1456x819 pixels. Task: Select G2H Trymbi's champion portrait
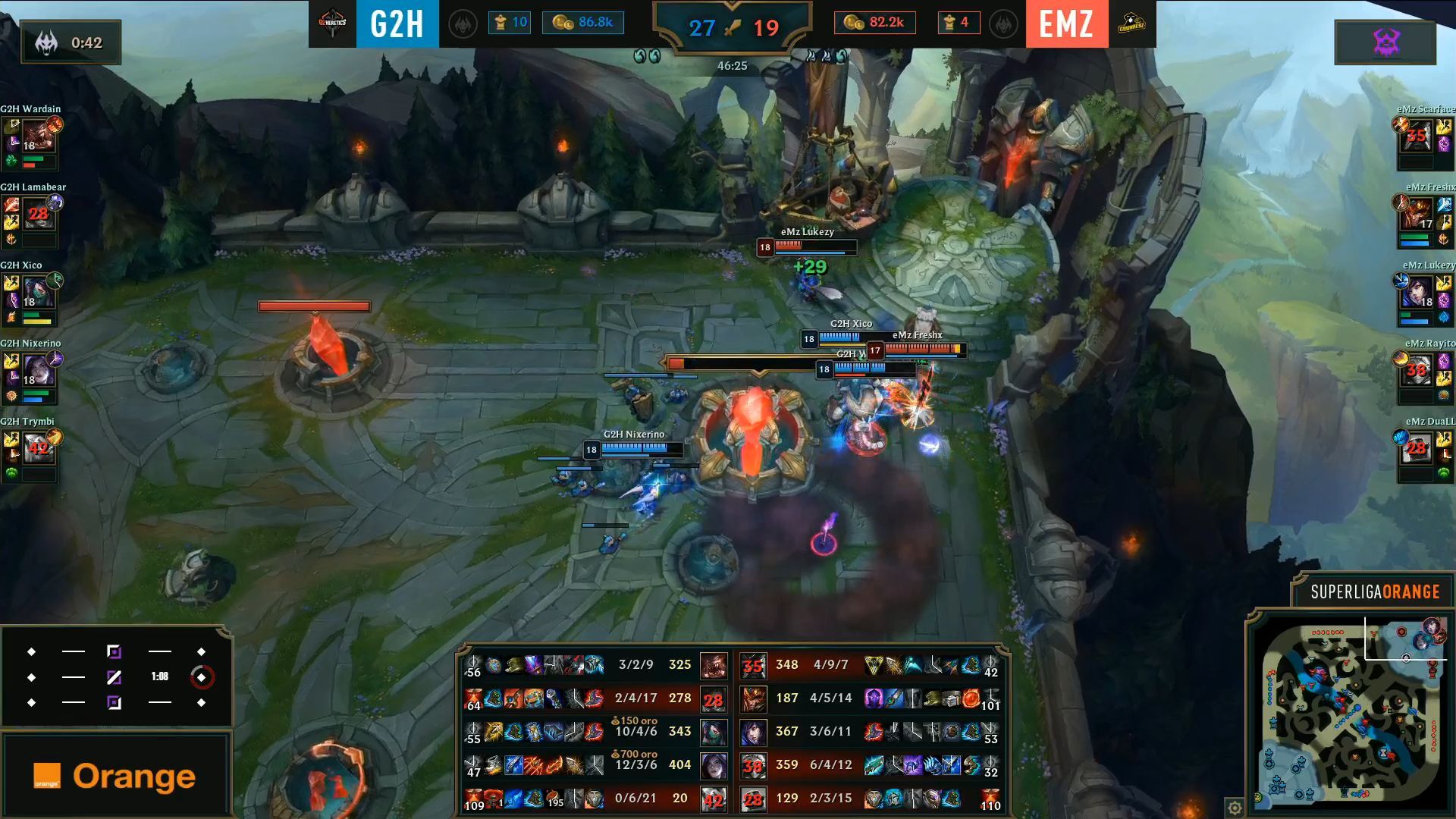tap(37, 450)
